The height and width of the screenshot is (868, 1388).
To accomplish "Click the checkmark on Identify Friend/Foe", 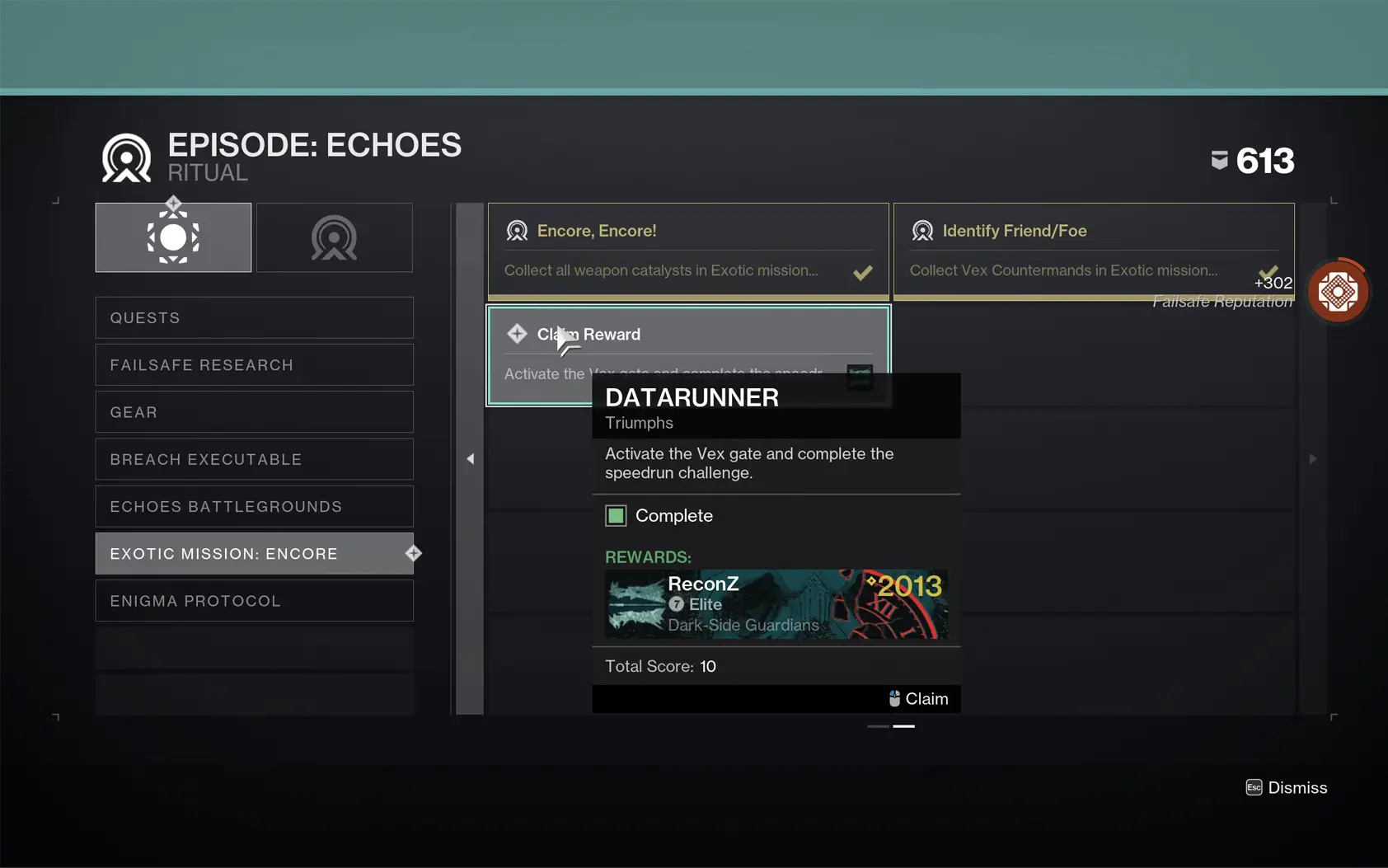I will click(1268, 270).
